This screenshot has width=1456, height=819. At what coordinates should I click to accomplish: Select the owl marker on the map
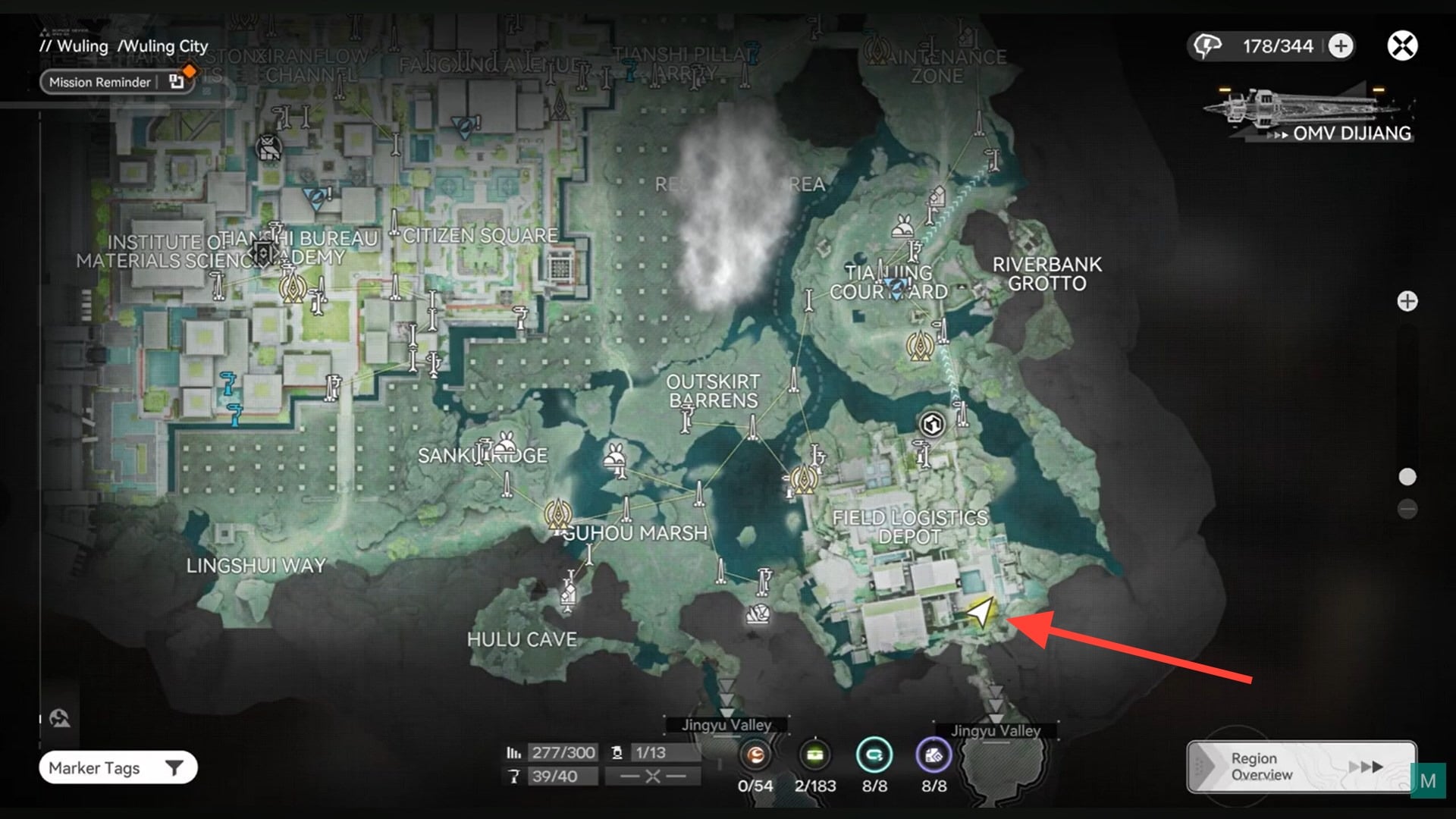(x=268, y=148)
